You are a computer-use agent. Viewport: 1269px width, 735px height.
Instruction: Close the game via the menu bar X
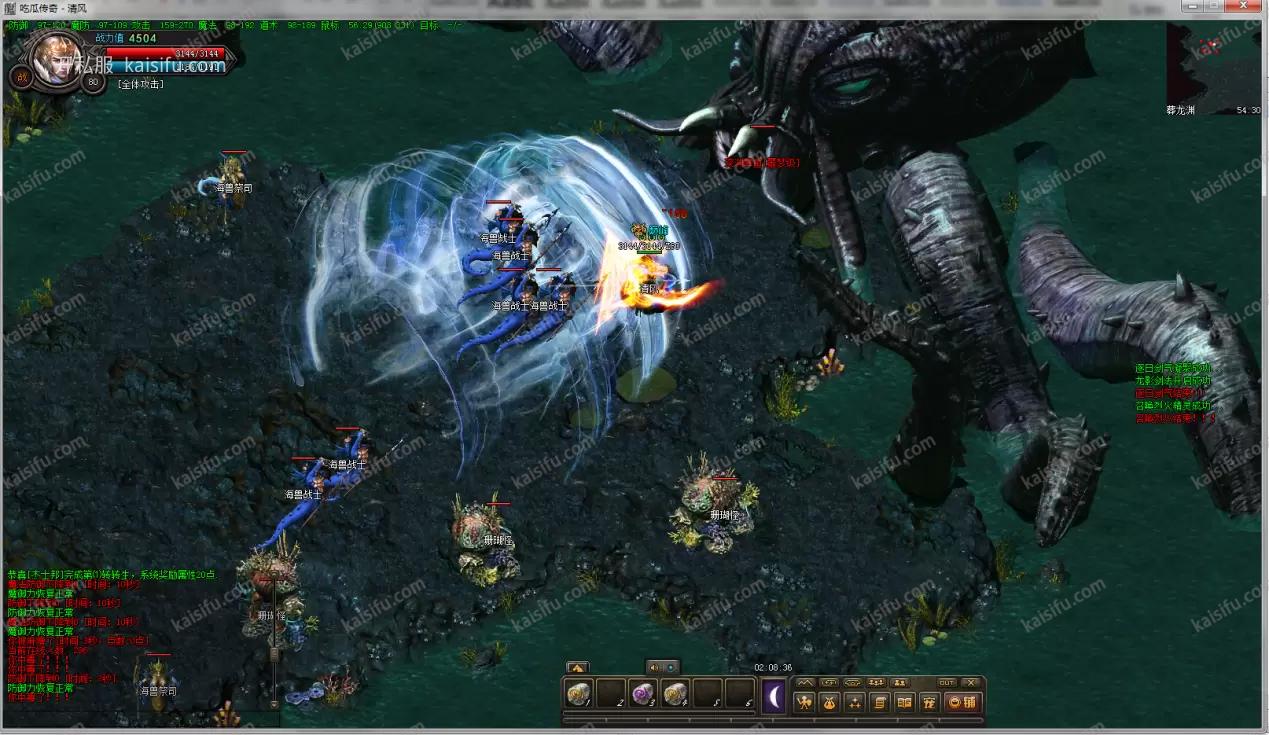pyautogui.click(x=970, y=682)
